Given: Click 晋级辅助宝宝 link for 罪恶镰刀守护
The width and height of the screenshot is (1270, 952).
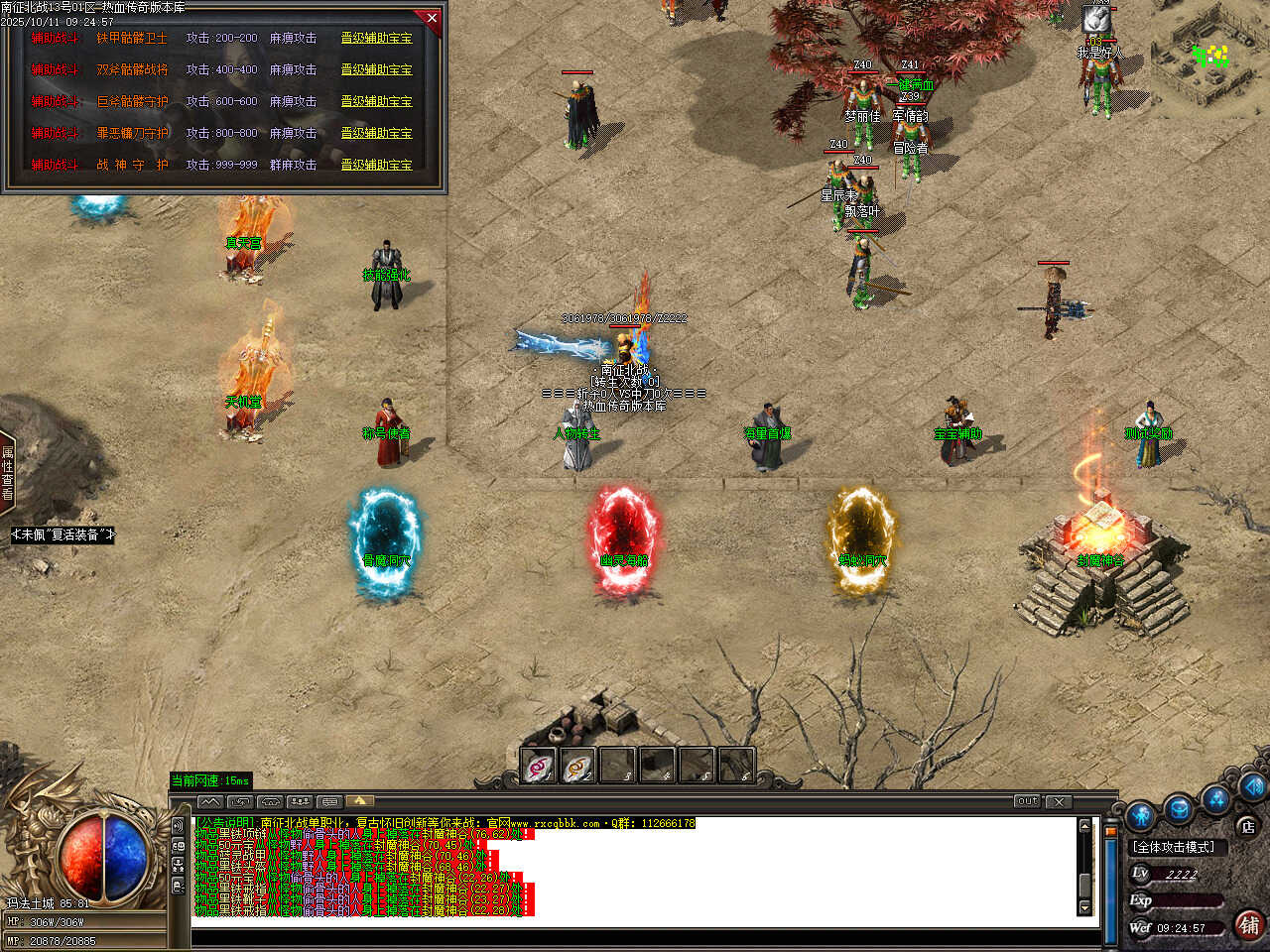Looking at the screenshot, I should click(x=376, y=133).
